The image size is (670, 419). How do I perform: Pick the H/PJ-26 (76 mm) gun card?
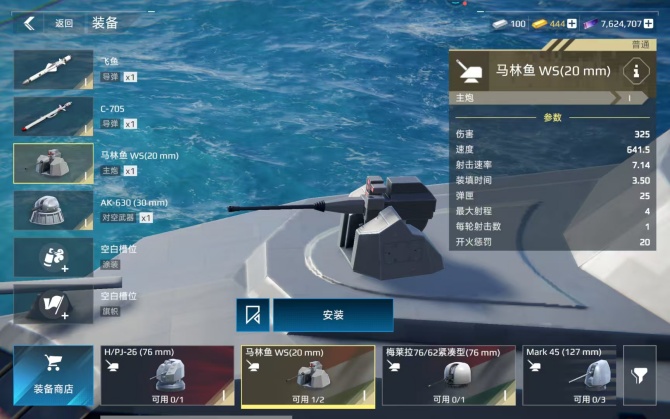(167, 375)
